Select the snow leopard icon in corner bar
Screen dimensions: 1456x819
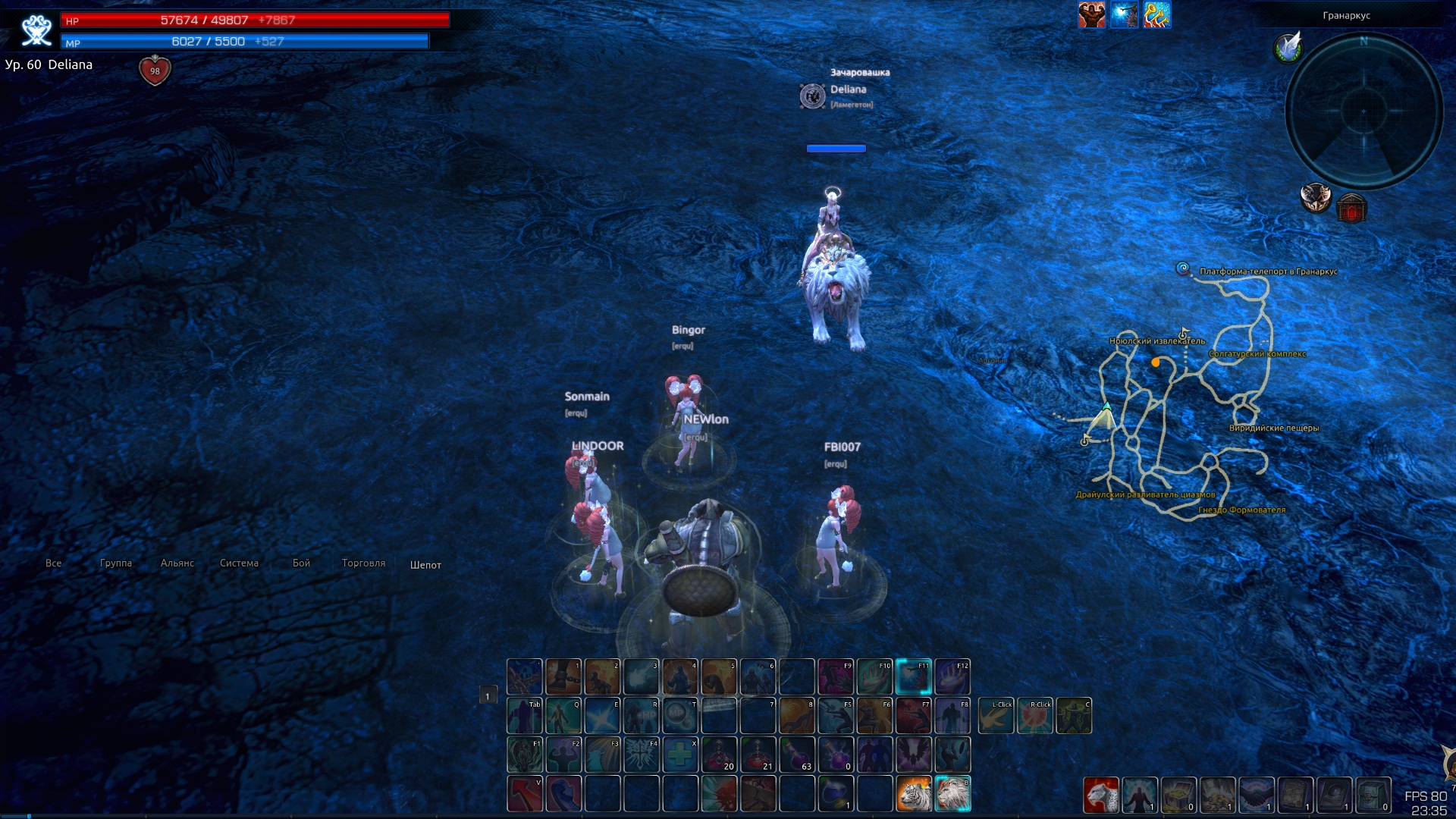tap(1100, 795)
